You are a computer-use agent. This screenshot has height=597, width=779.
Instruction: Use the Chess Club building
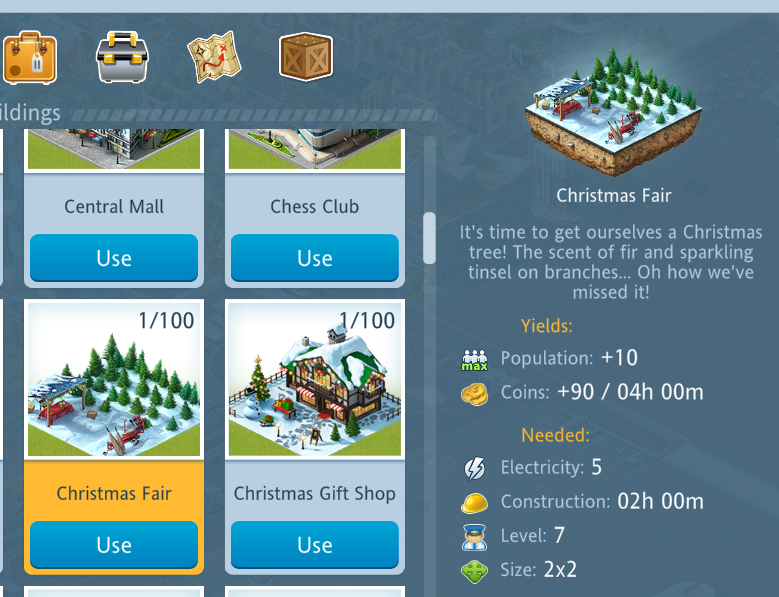click(314, 258)
